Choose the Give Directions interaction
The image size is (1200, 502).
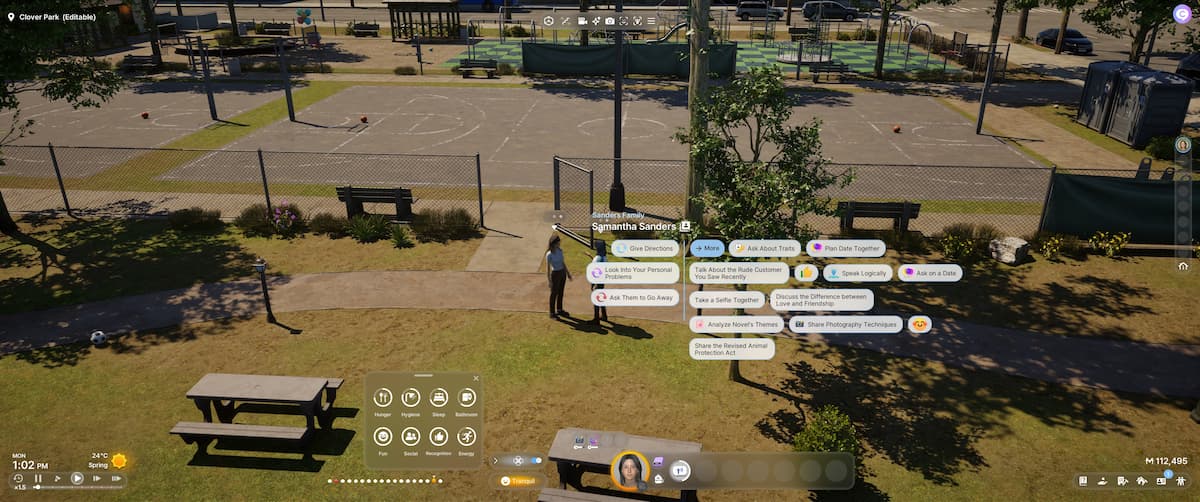[647, 249]
